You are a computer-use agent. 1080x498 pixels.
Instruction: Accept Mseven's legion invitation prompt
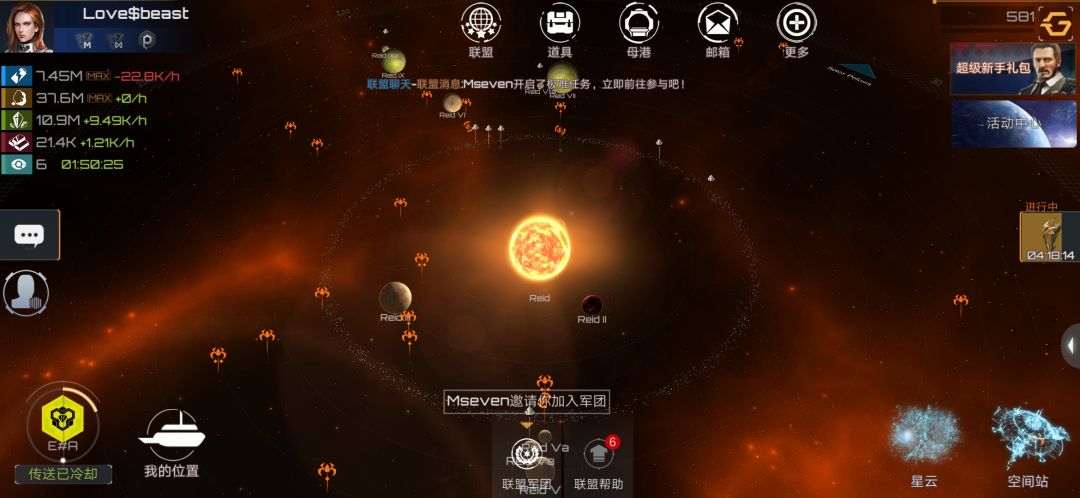pyautogui.click(x=527, y=401)
